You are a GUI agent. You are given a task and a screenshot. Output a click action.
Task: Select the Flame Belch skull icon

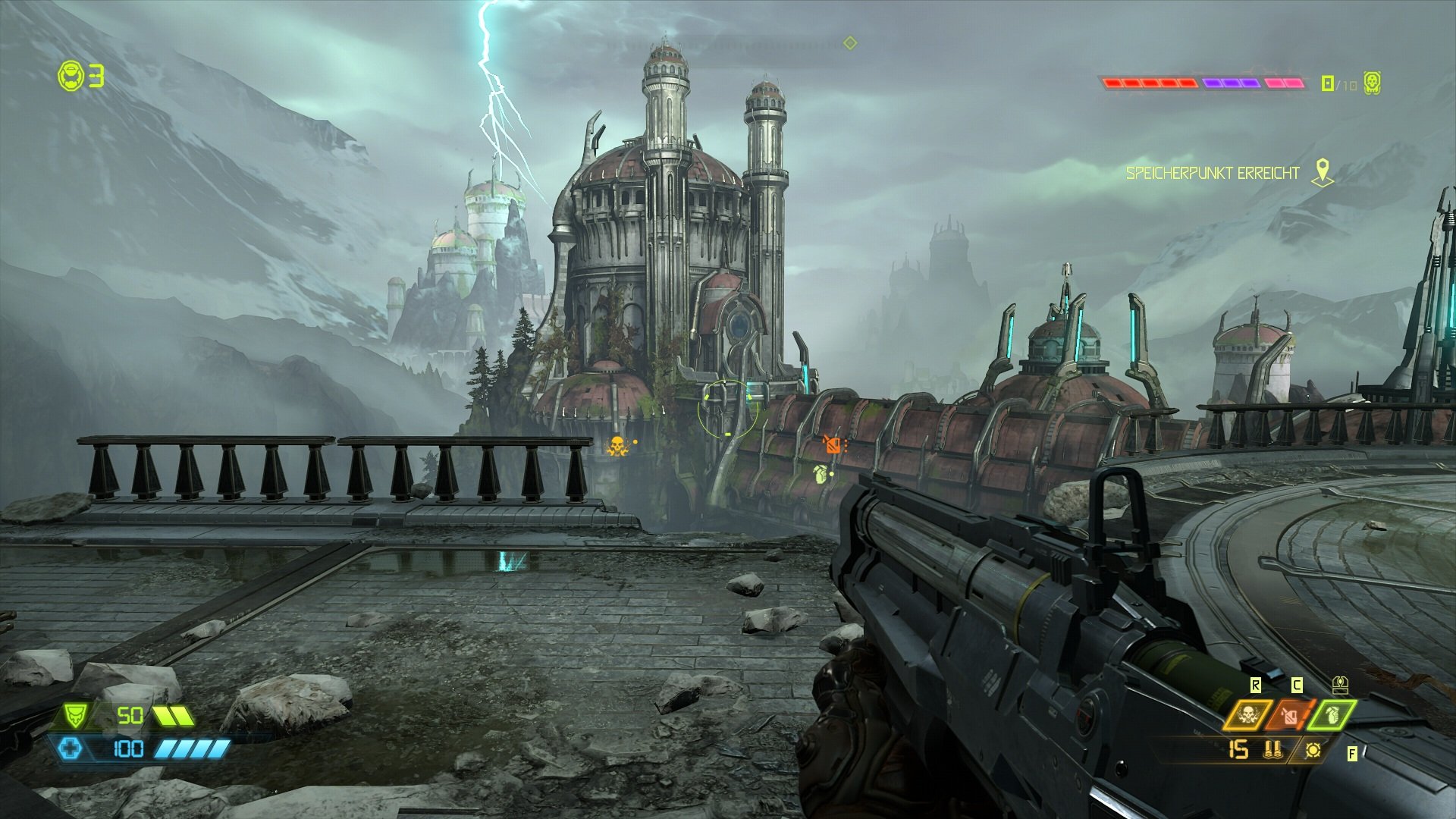pyautogui.click(x=1247, y=715)
